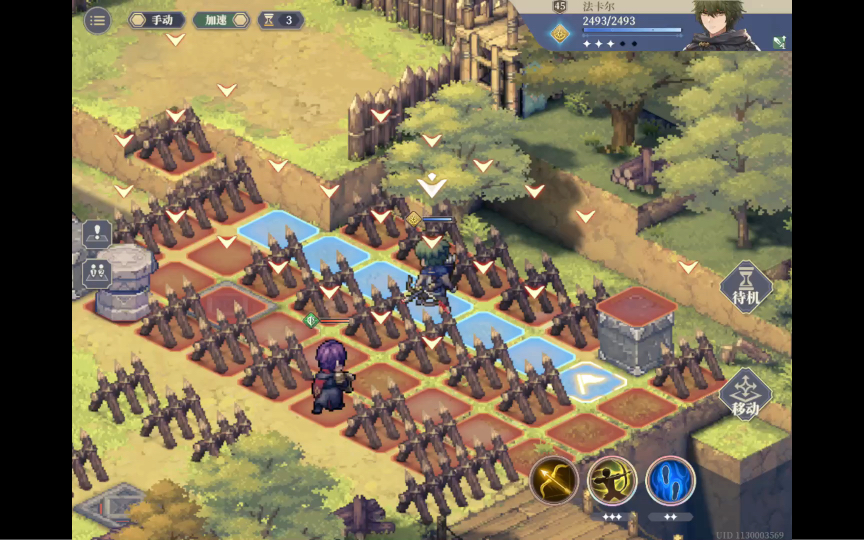Use the archer silhouette aimed shot skill
This screenshot has width=864, height=540.
click(612, 481)
